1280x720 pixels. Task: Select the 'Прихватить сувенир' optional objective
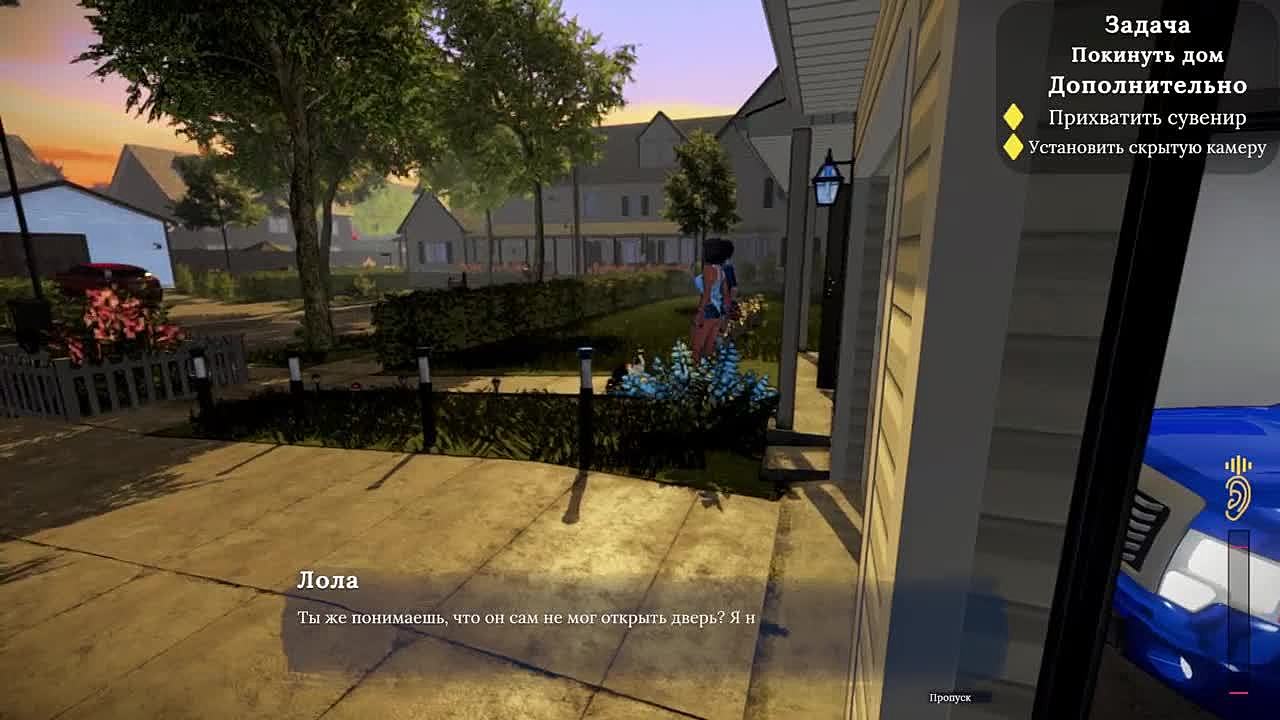(1146, 117)
